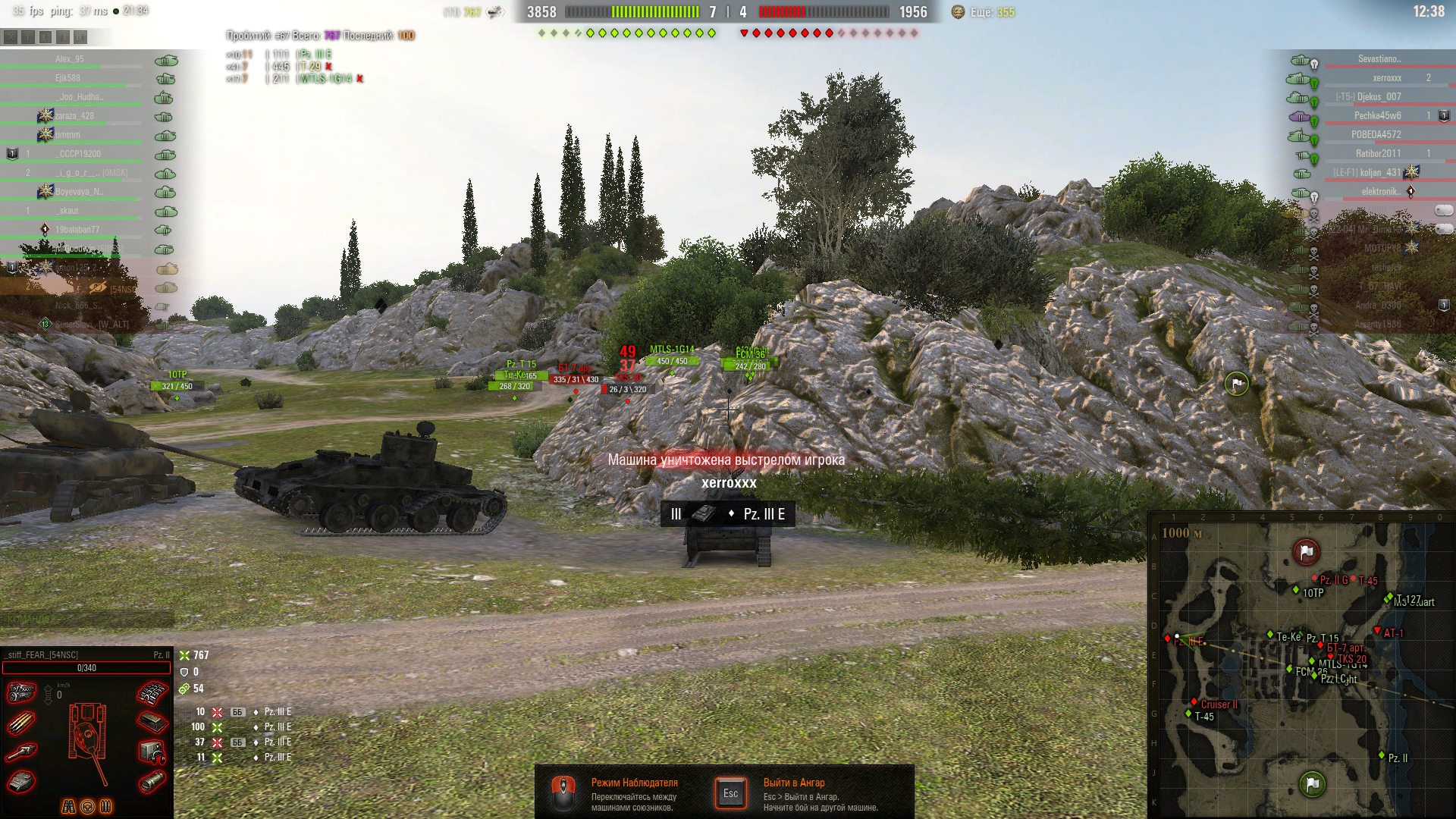Select ally Ejik588 in the team list
Screen dimensions: 1456x819
[x=67, y=78]
